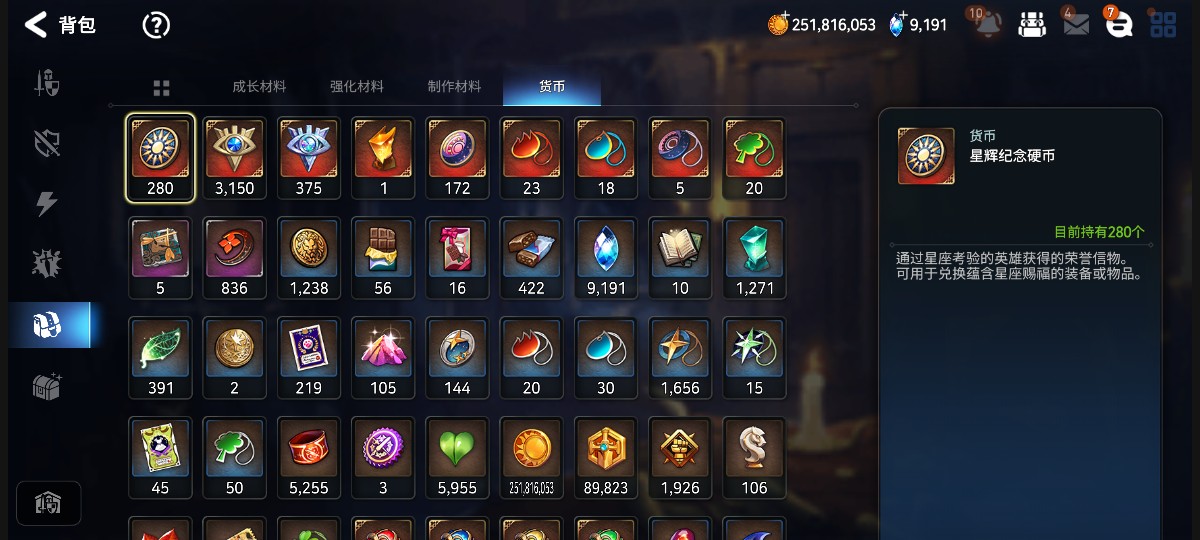Select the red ring item with 5,255

309,458
